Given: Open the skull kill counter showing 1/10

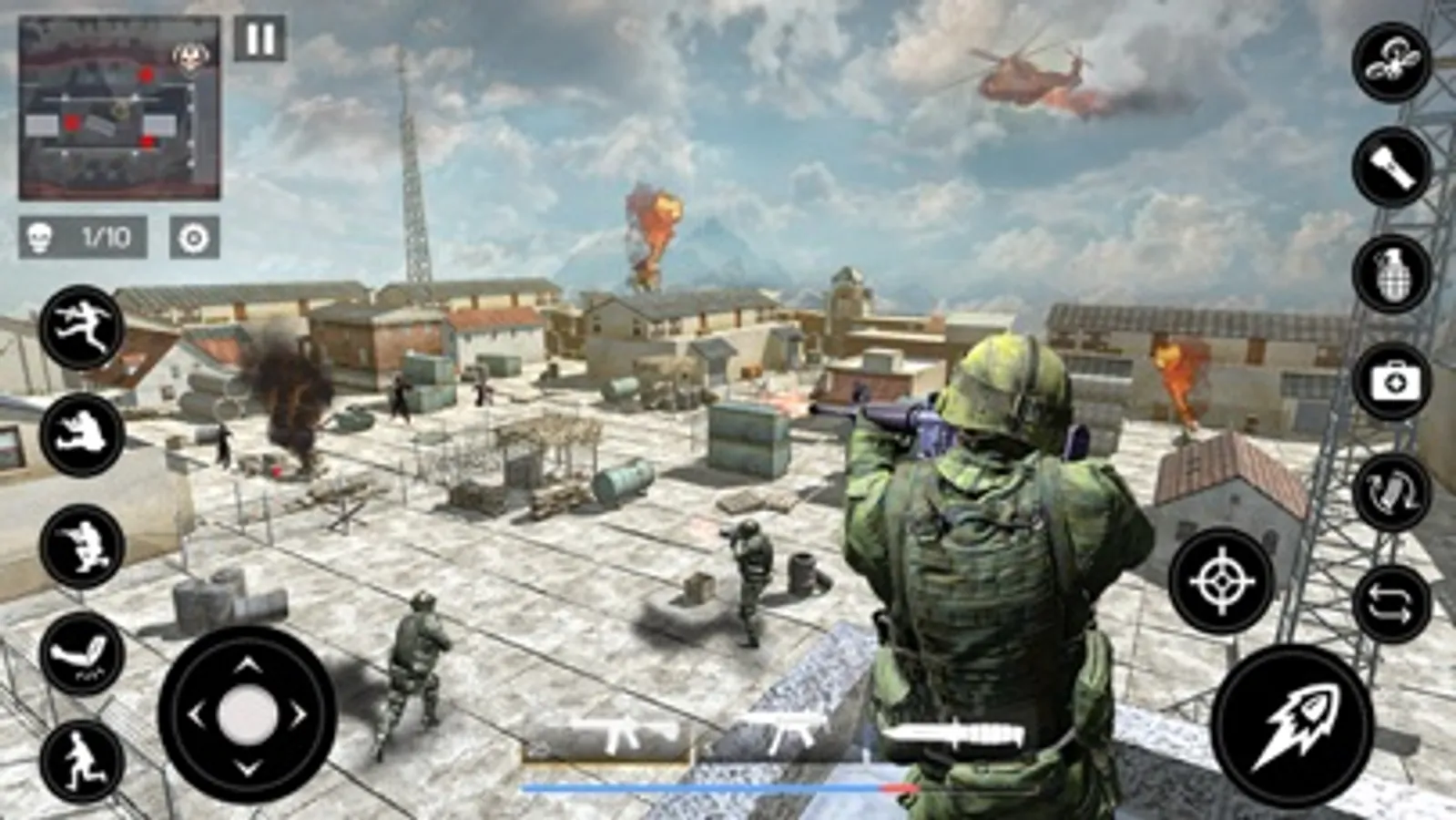Looking at the screenshot, I should (82, 235).
